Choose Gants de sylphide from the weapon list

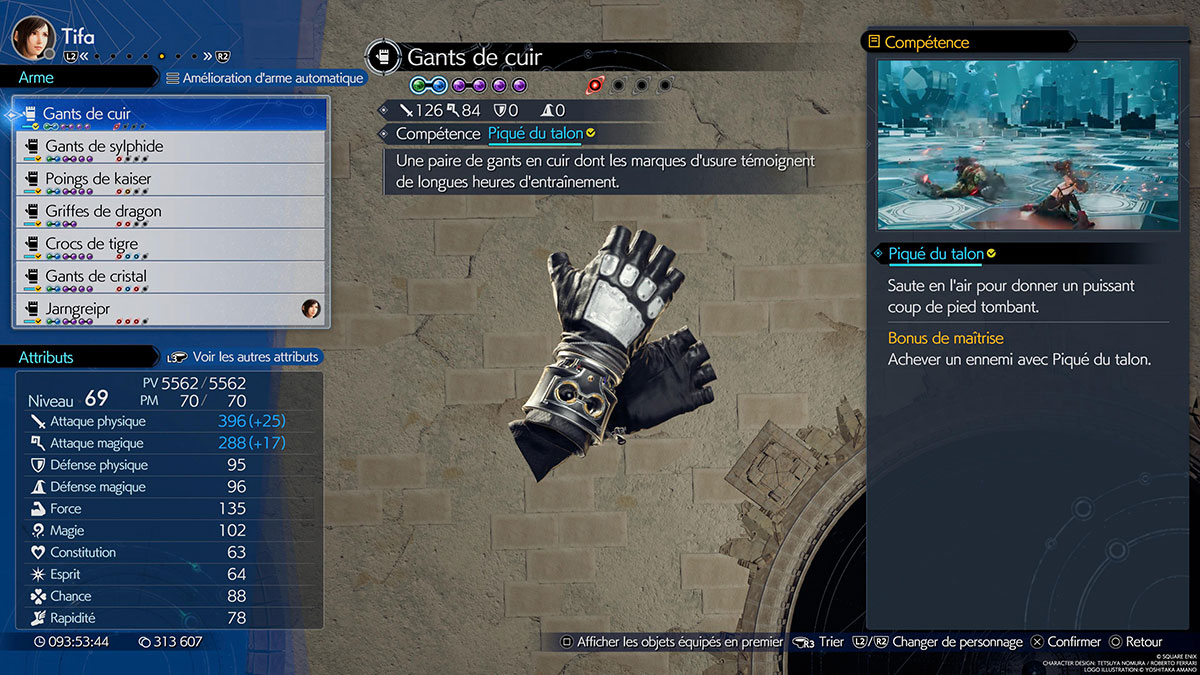point(170,147)
